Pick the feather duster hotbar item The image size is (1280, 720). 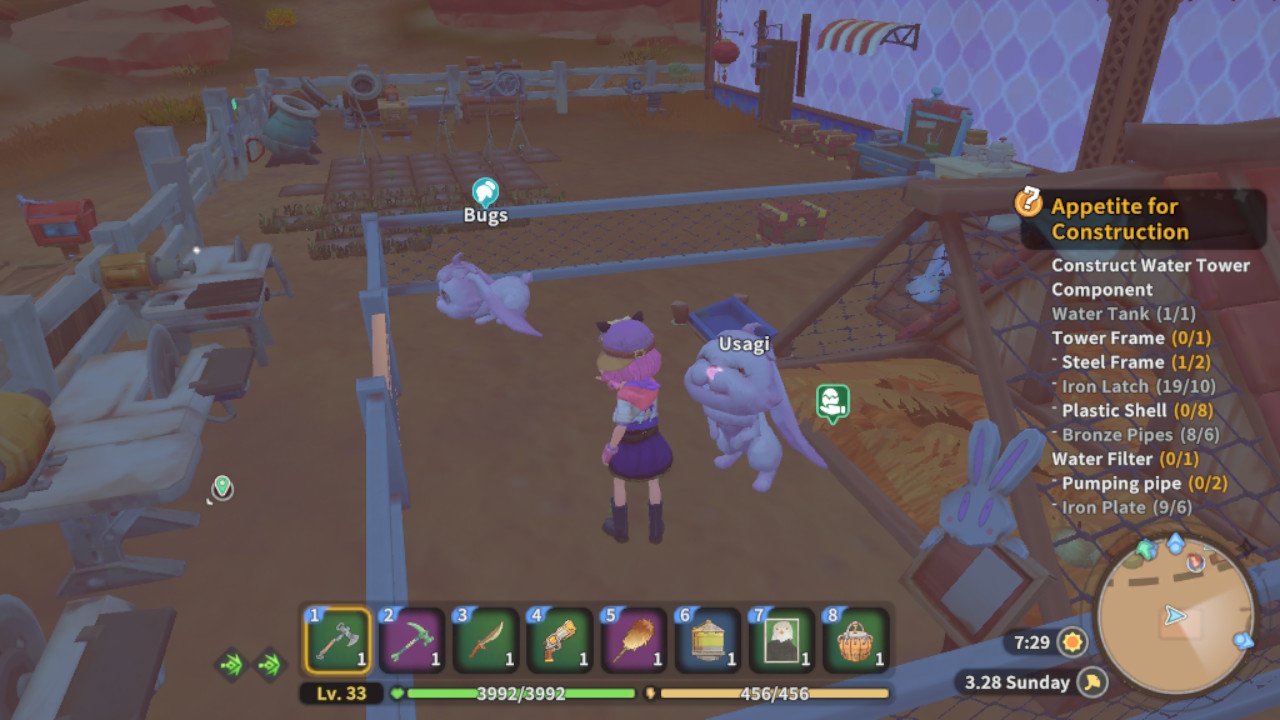coord(634,640)
